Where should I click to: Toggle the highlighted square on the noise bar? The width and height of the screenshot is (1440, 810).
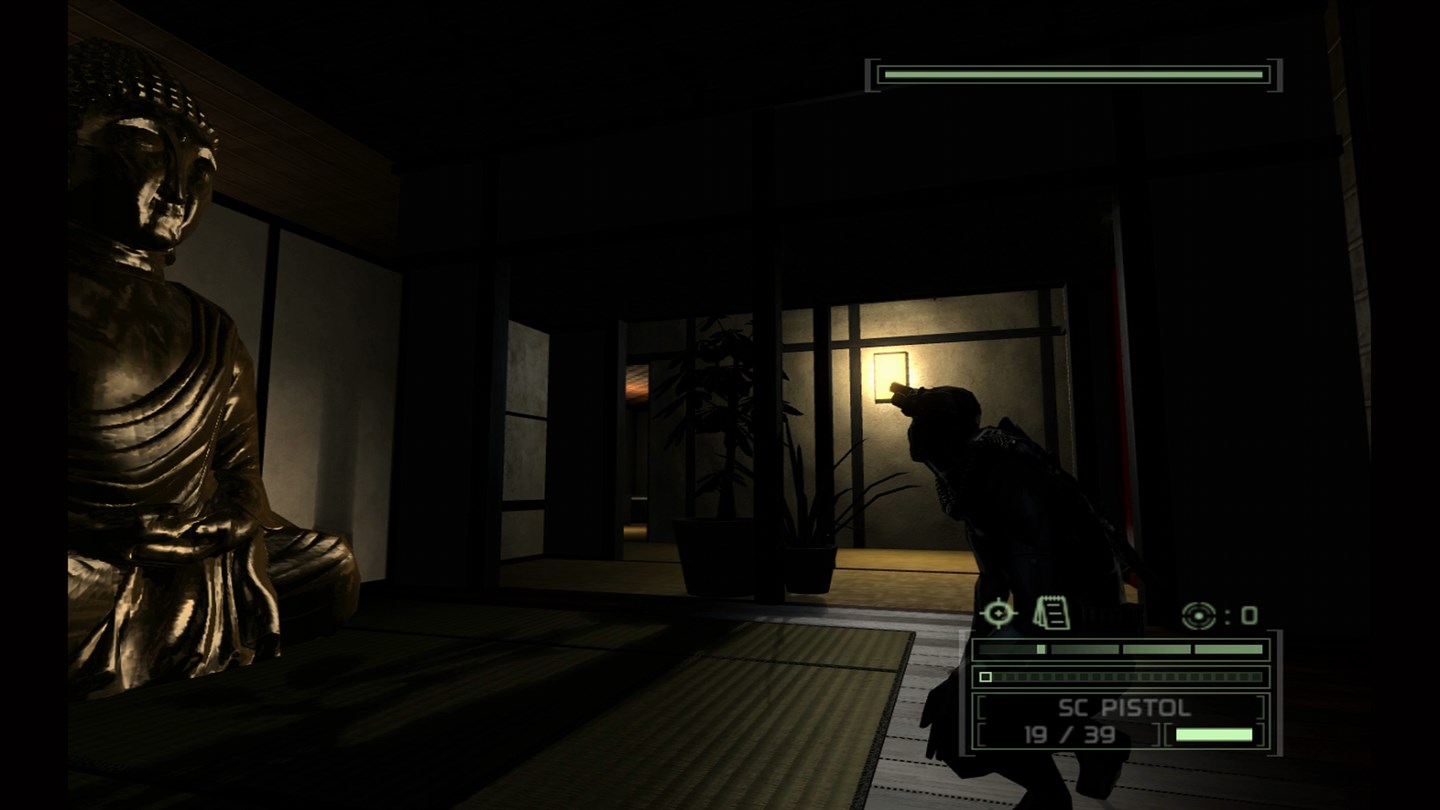(985, 677)
